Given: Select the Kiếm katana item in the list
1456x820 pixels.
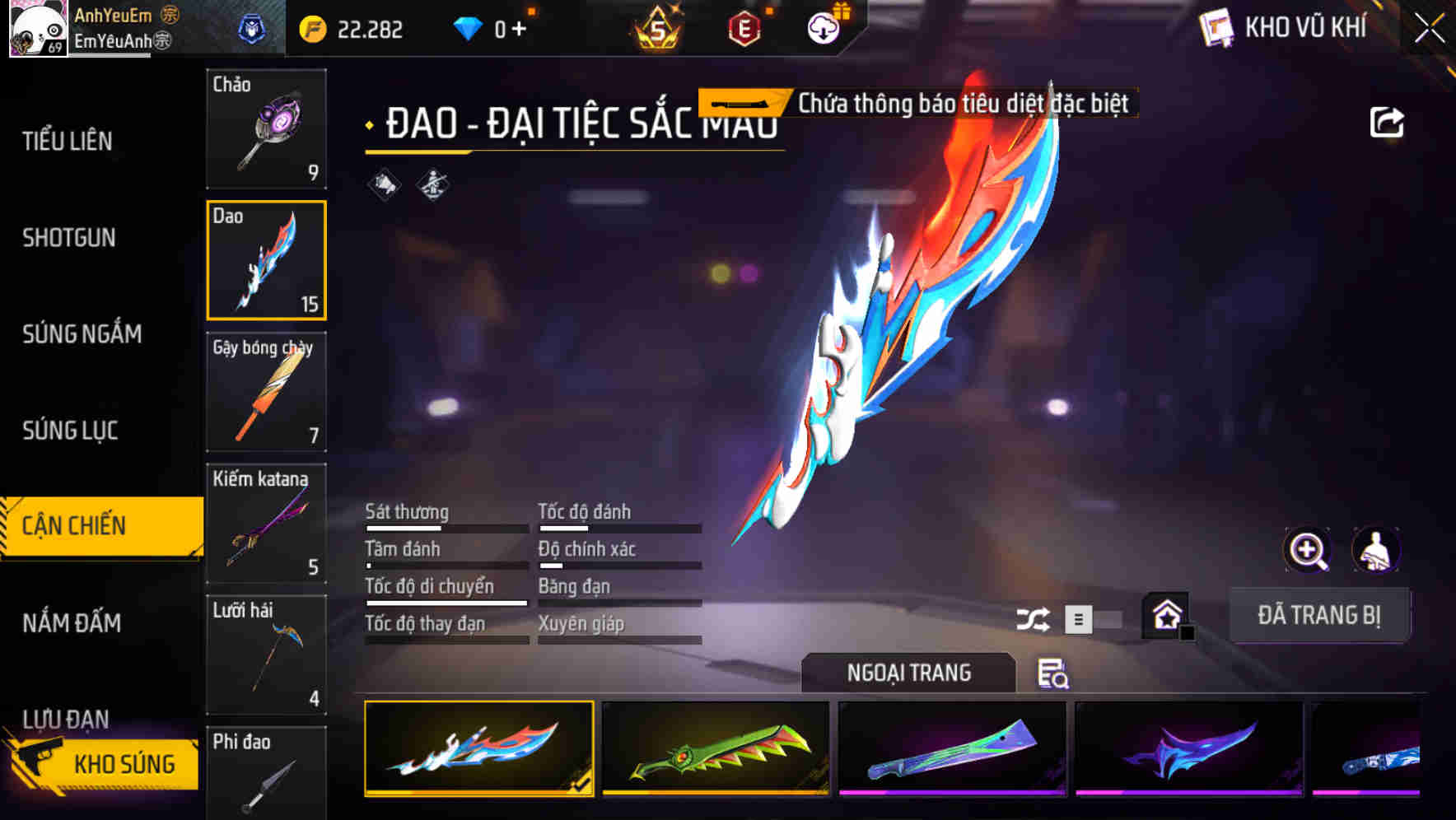Looking at the screenshot, I should [x=266, y=524].
